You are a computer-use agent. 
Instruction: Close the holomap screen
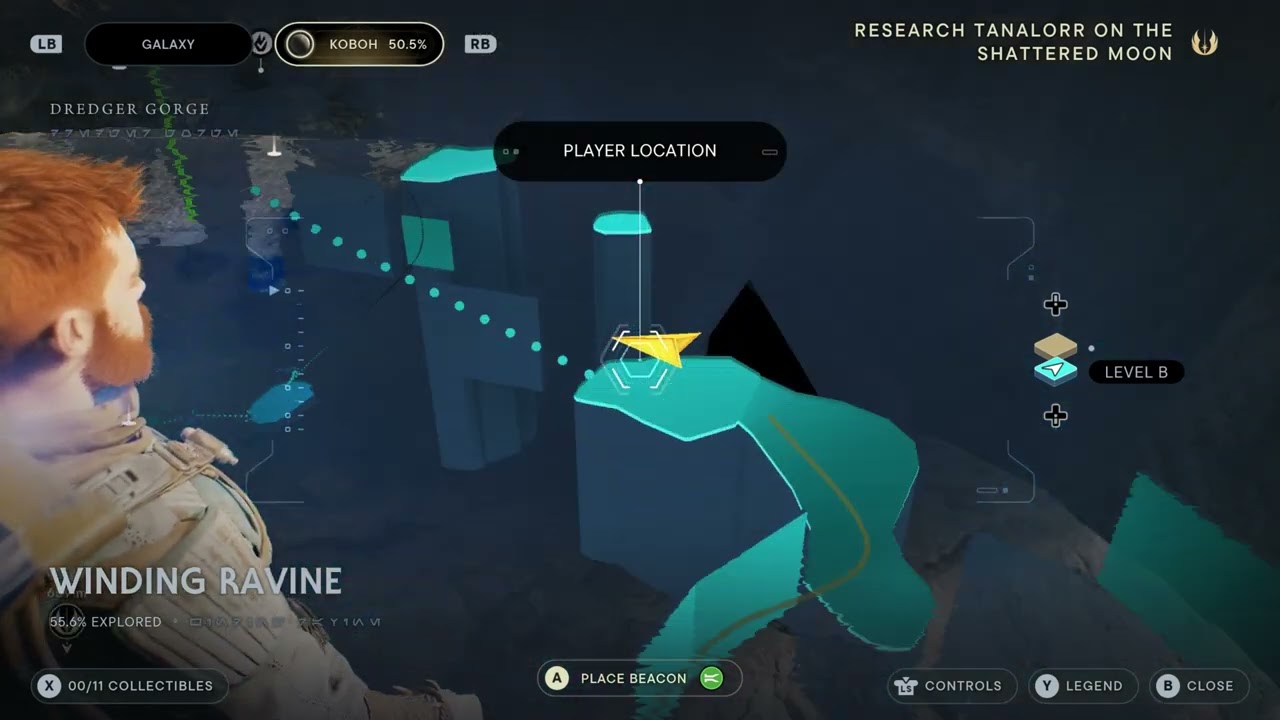click(1199, 686)
